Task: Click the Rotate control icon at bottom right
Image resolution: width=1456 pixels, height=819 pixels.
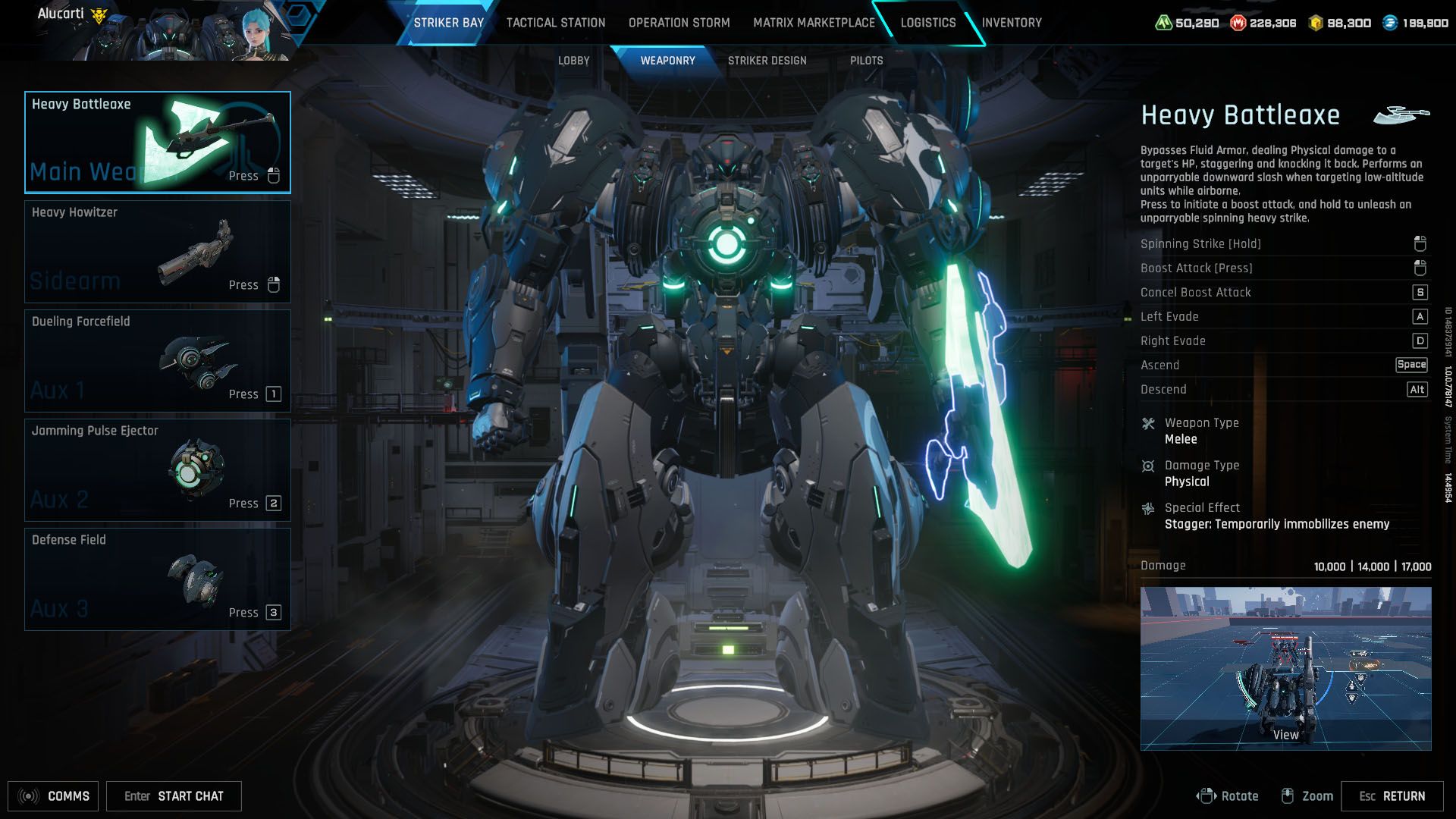Action: (1207, 795)
